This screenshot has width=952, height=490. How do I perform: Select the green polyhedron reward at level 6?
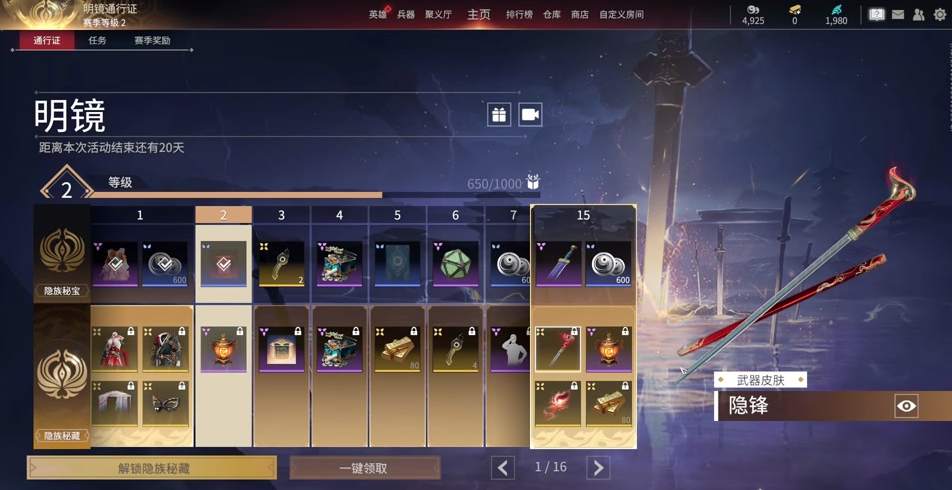click(456, 263)
